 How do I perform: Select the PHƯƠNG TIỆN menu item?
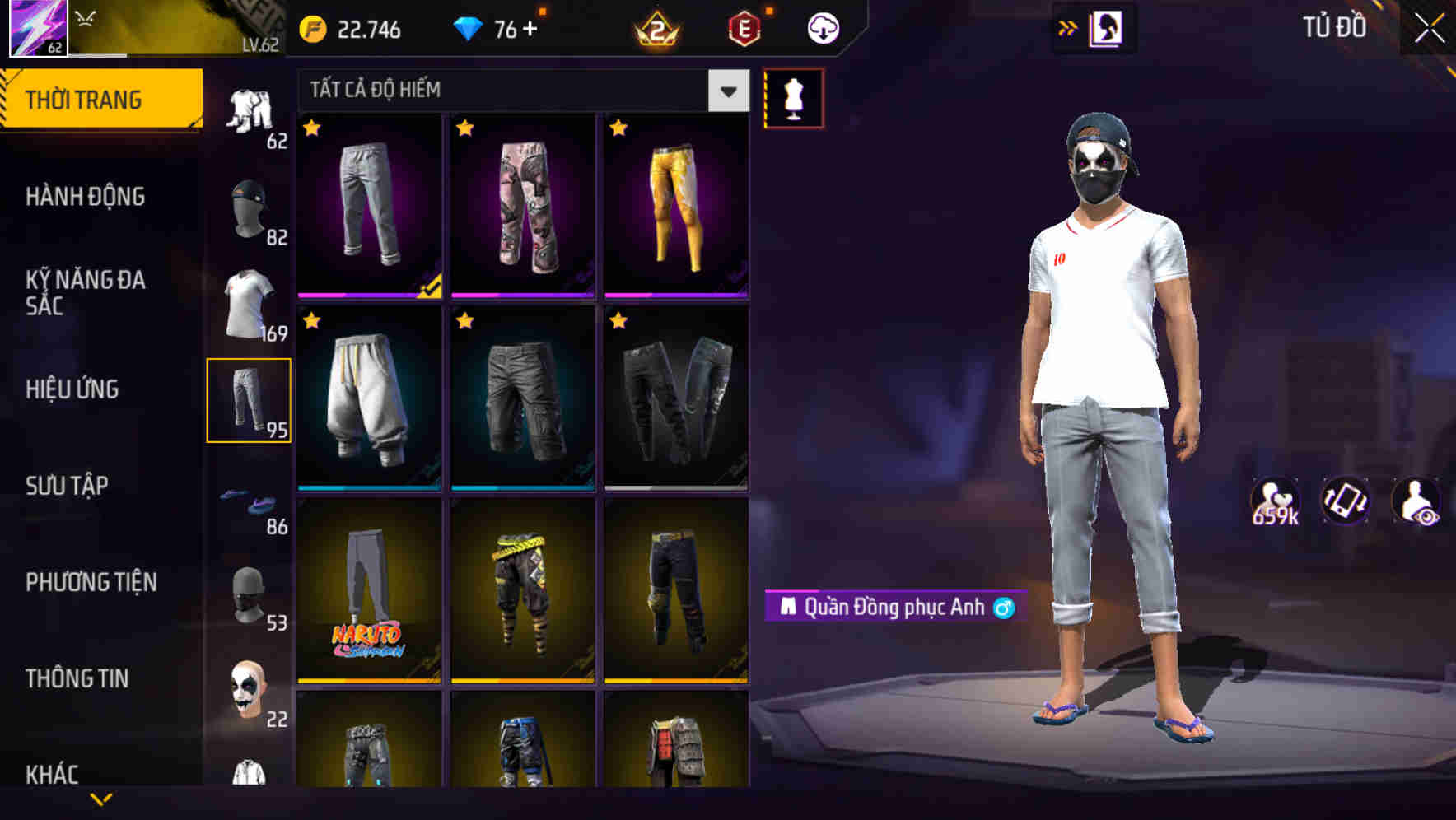[x=91, y=582]
